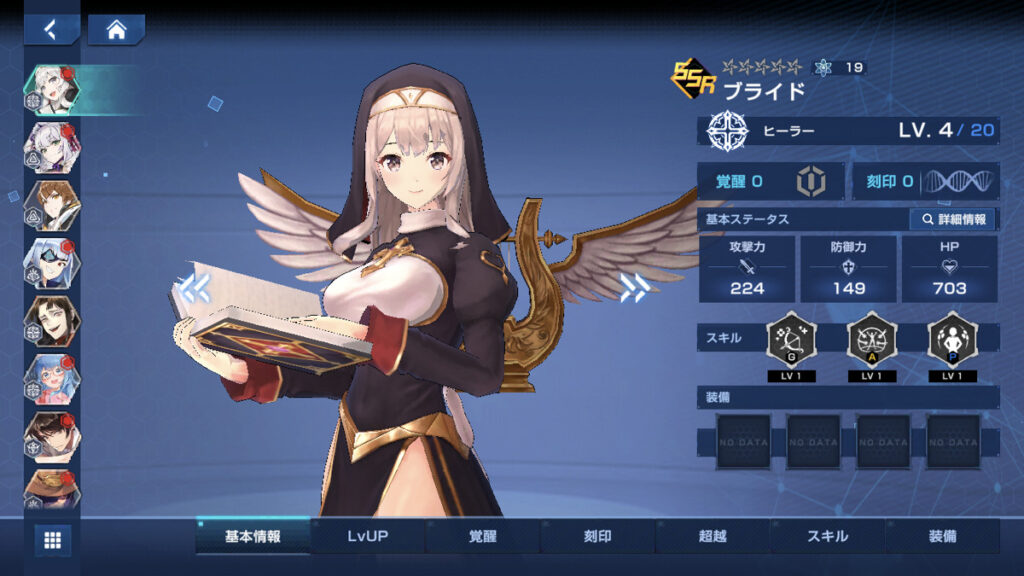Go to the 装備 tab in bottom bar
1024x576 pixels.
pos(942,536)
